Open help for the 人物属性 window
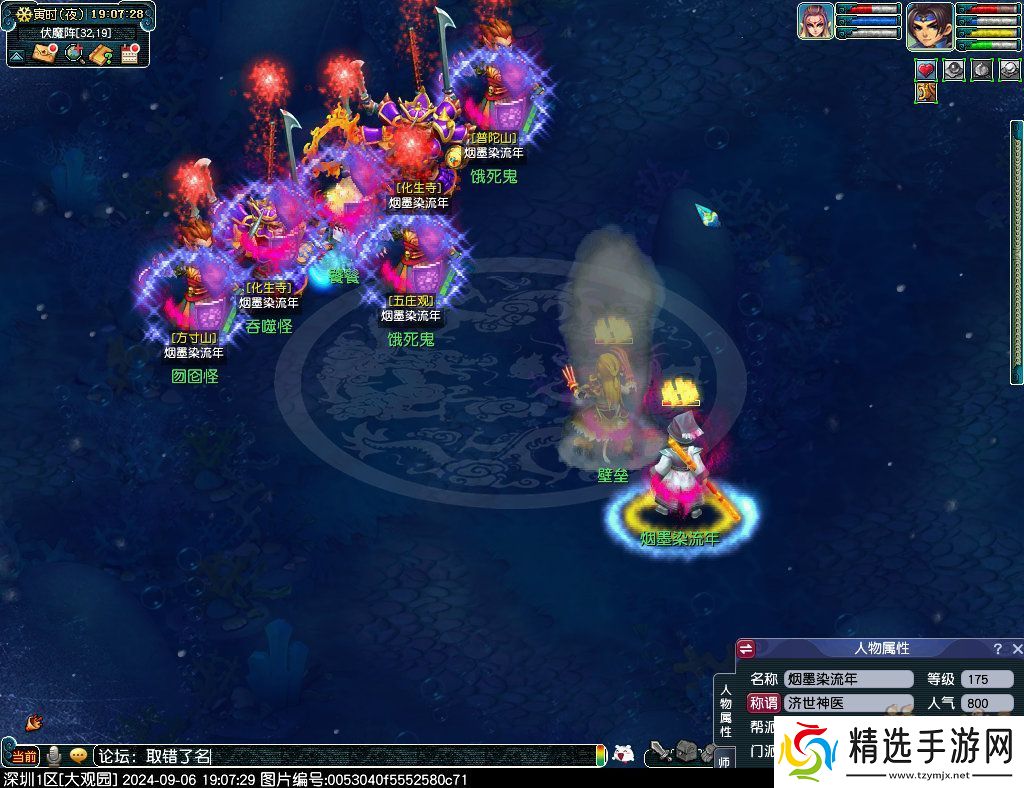This screenshot has width=1024, height=788. [x=997, y=649]
